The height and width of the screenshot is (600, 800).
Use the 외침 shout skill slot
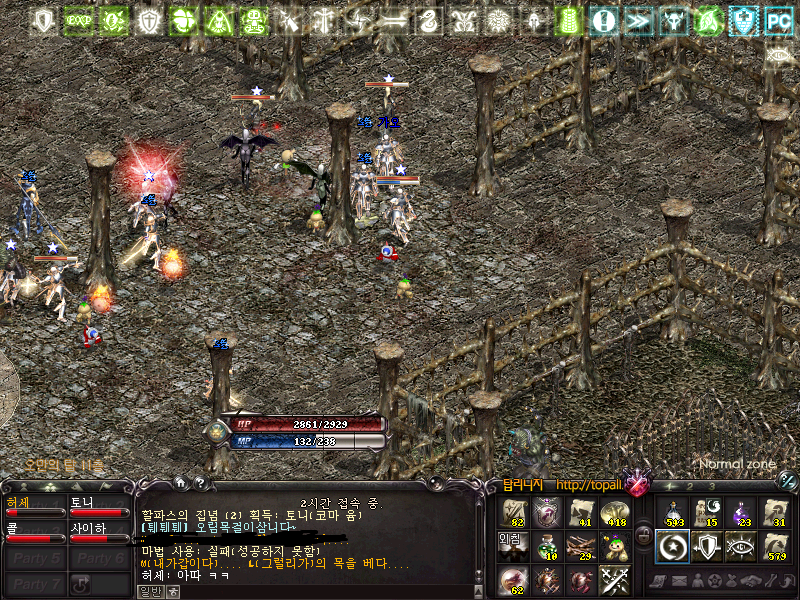pyautogui.click(x=512, y=547)
